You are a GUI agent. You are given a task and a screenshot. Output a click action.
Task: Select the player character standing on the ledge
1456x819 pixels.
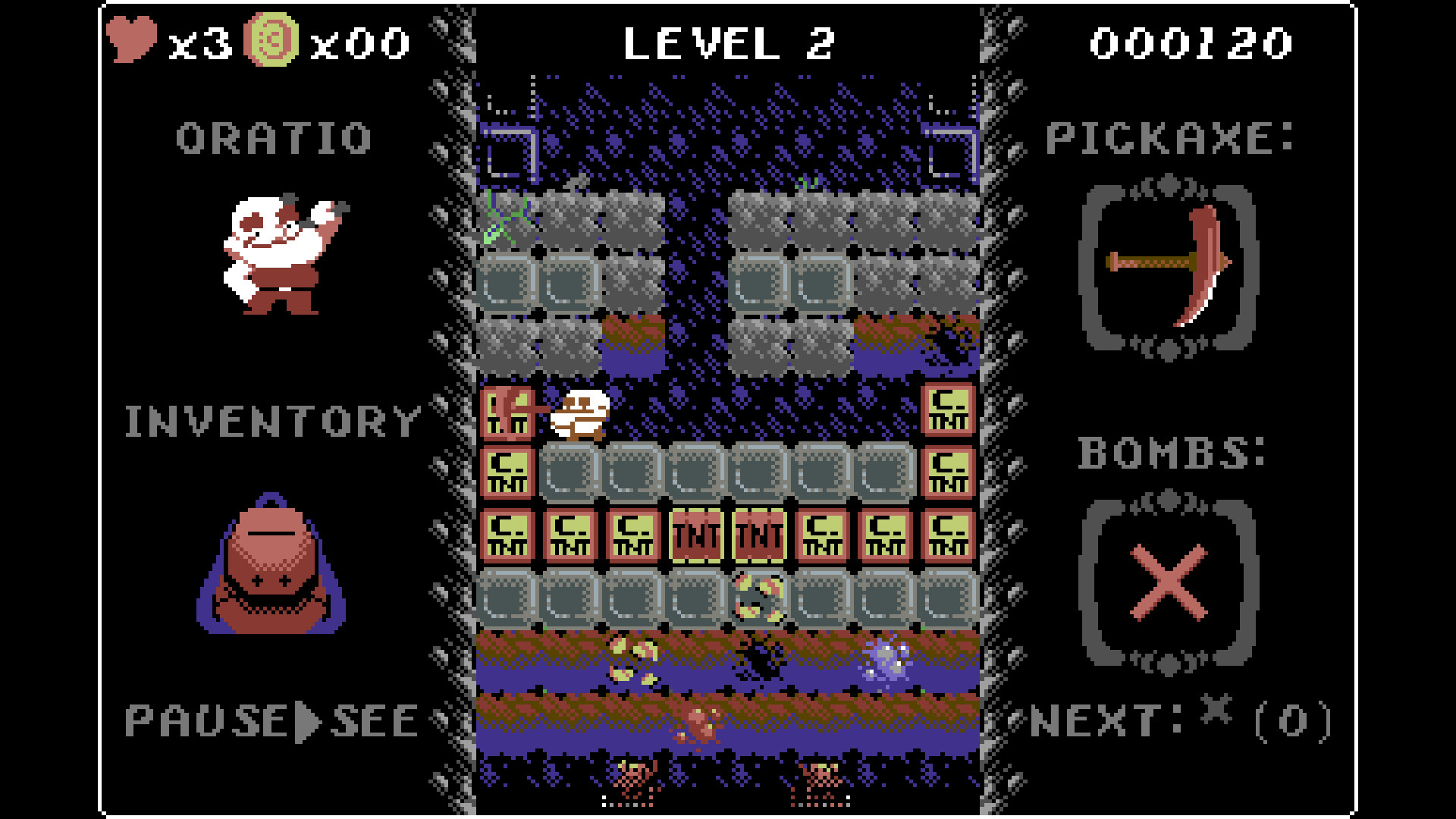tap(580, 416)
